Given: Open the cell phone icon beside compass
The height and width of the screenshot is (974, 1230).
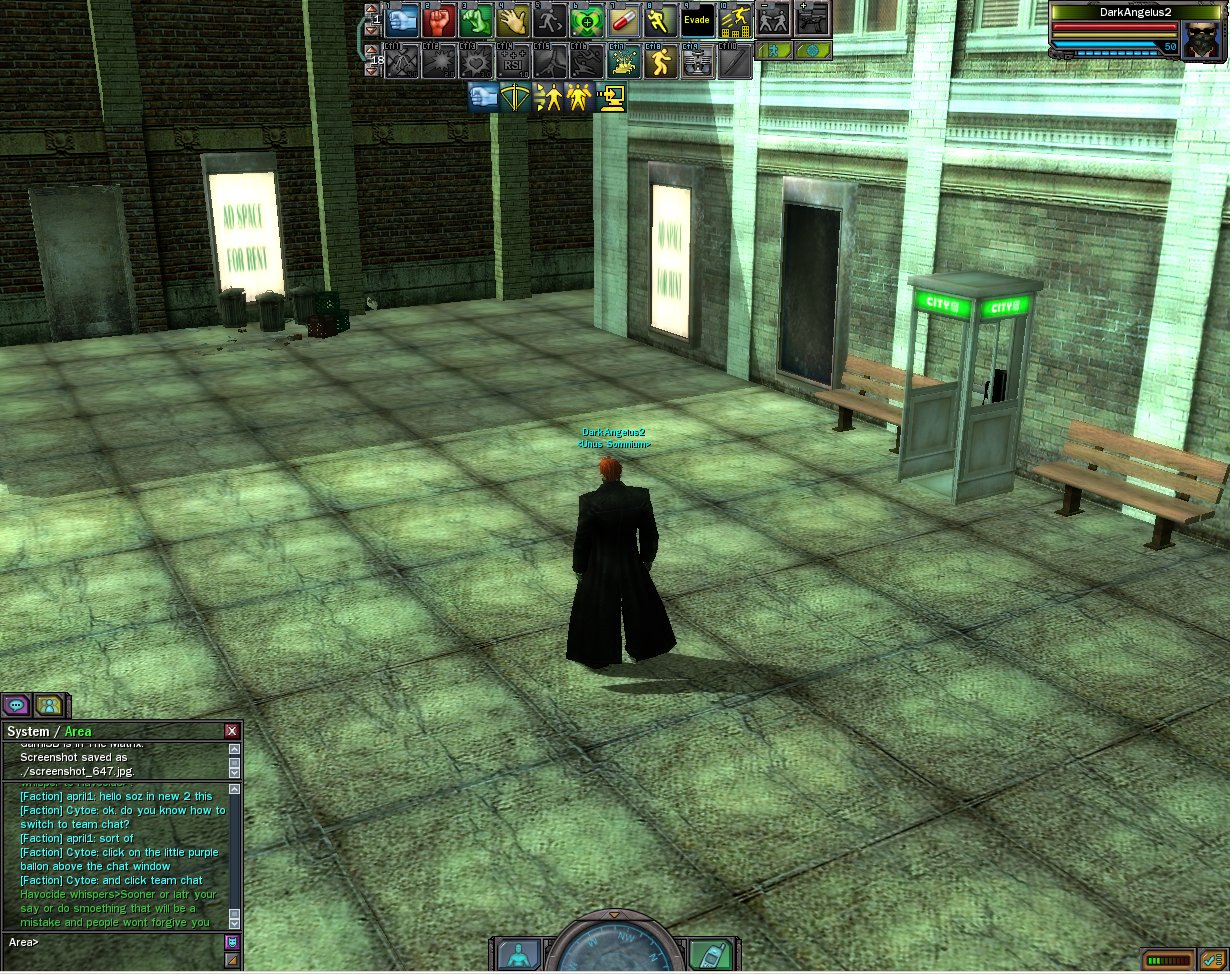Looking at the screenshot, I should 709,954.
